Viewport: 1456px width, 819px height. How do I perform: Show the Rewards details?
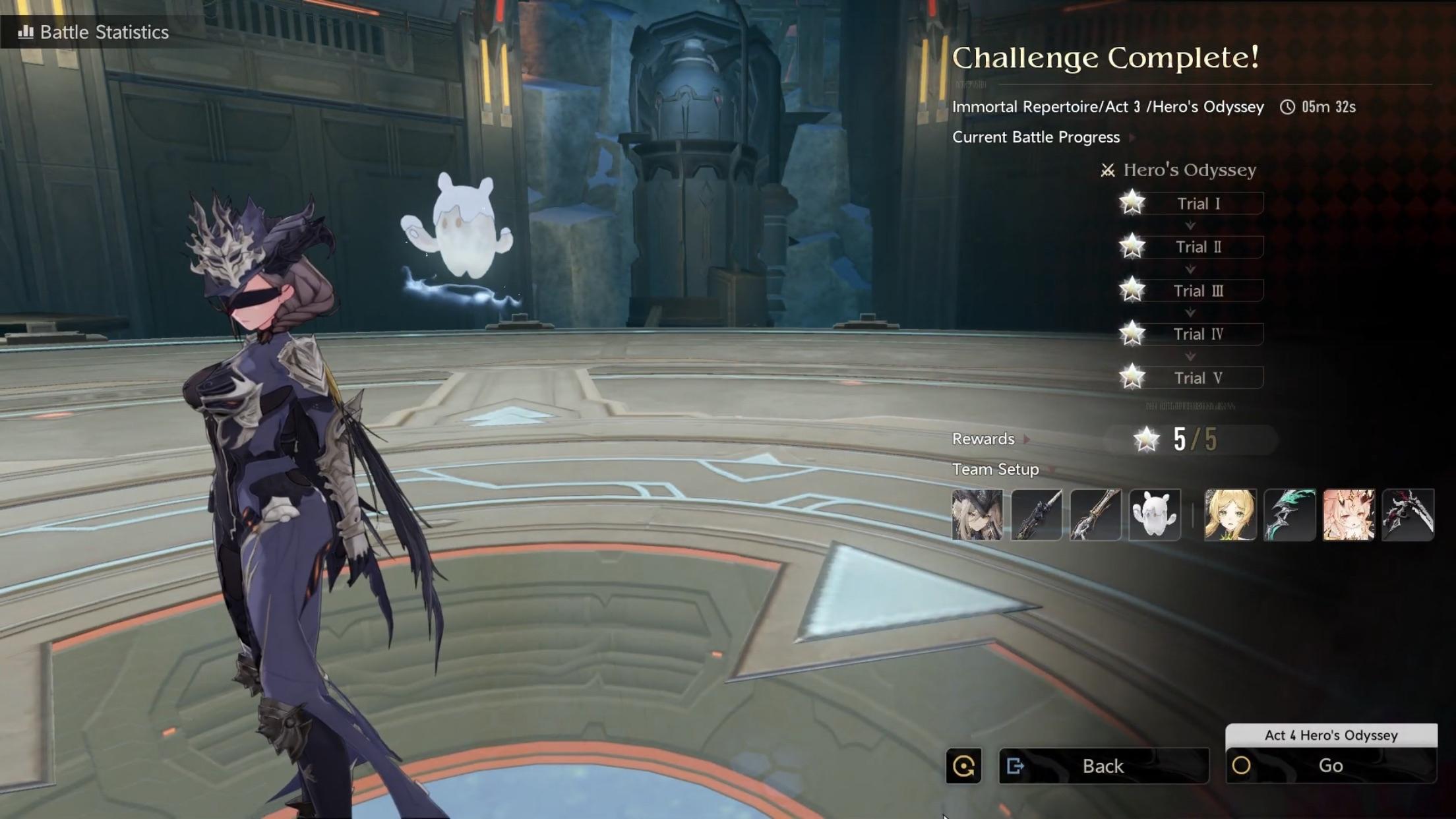tap(990, 439)
